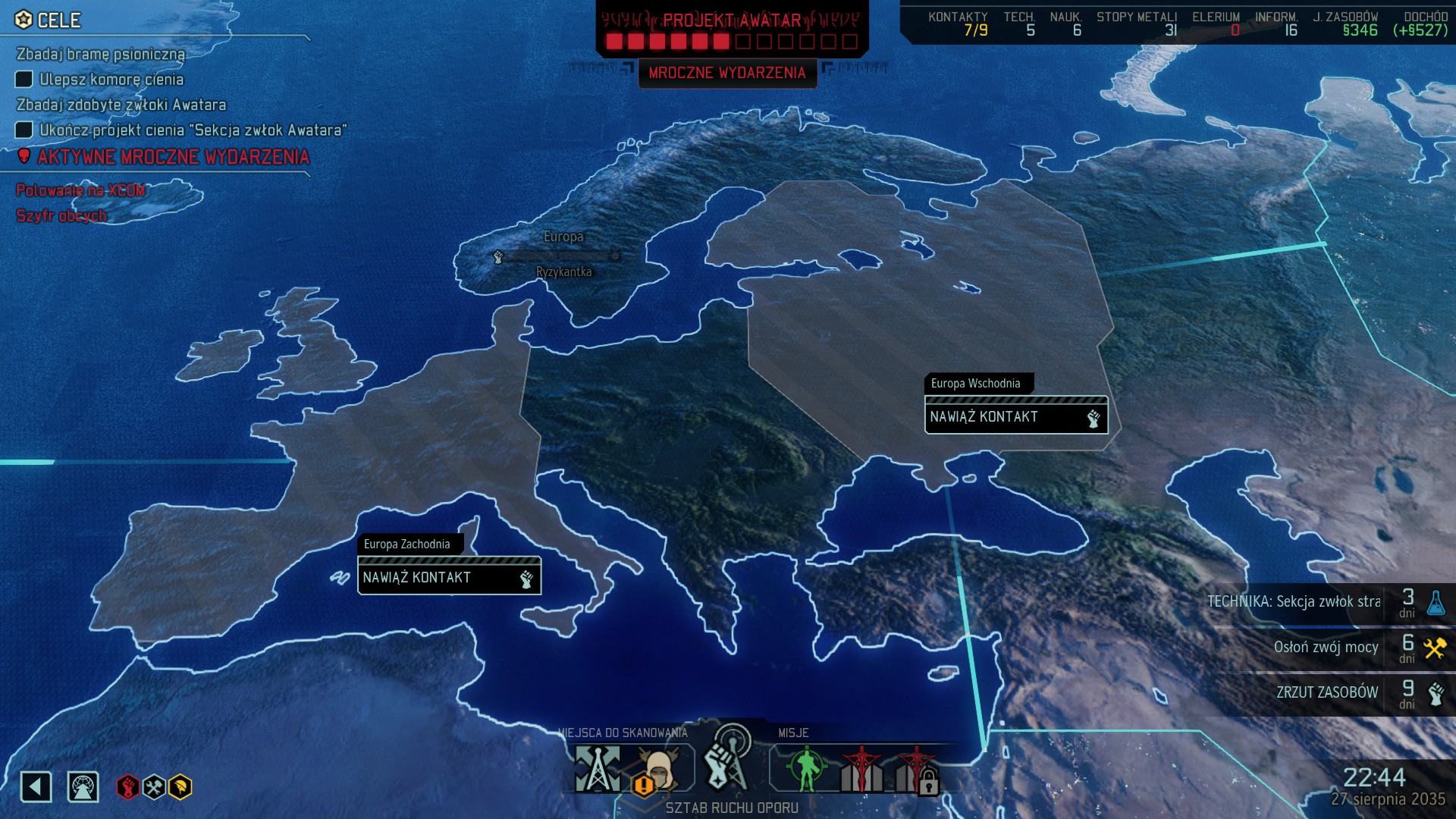The width and height of the screenshot is (1456, 819).
Task: Select the green soldier mission icon
Action: [805, 768]
